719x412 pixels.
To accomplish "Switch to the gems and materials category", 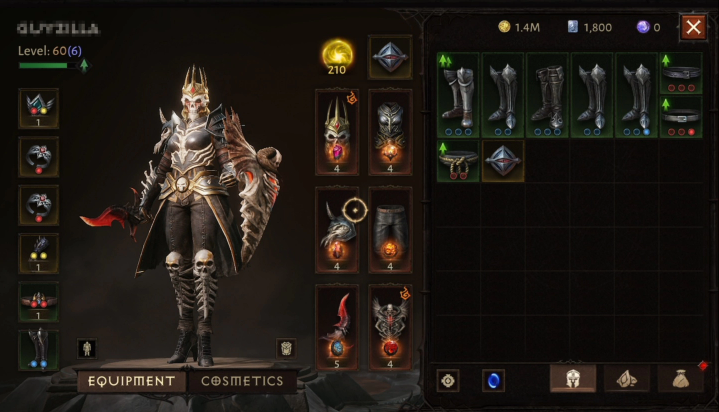I will coord(626,379).
